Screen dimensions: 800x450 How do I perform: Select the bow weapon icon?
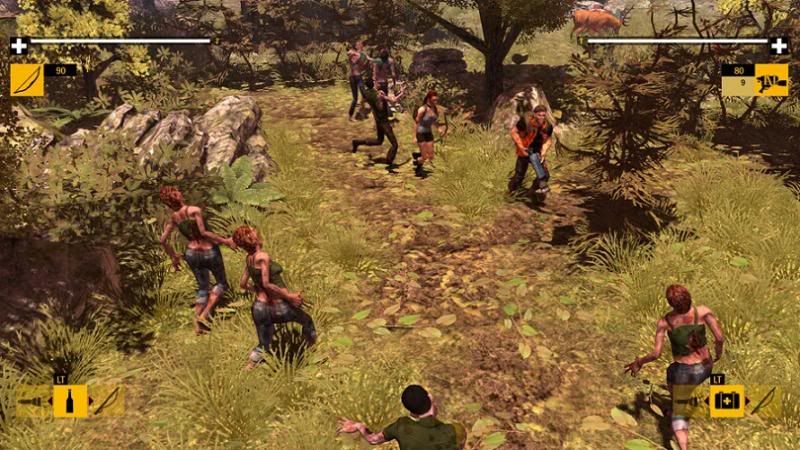click(x=27, y=79)
